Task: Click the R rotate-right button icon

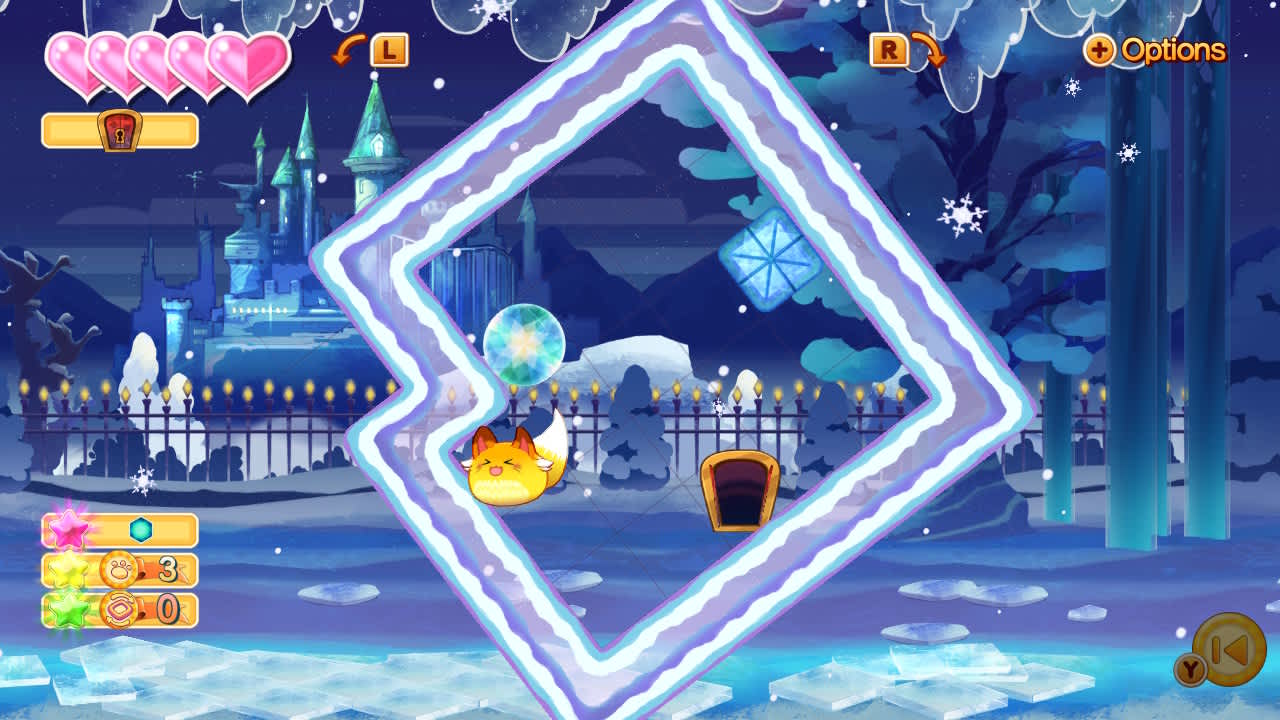Action: (x=889, y=48)
